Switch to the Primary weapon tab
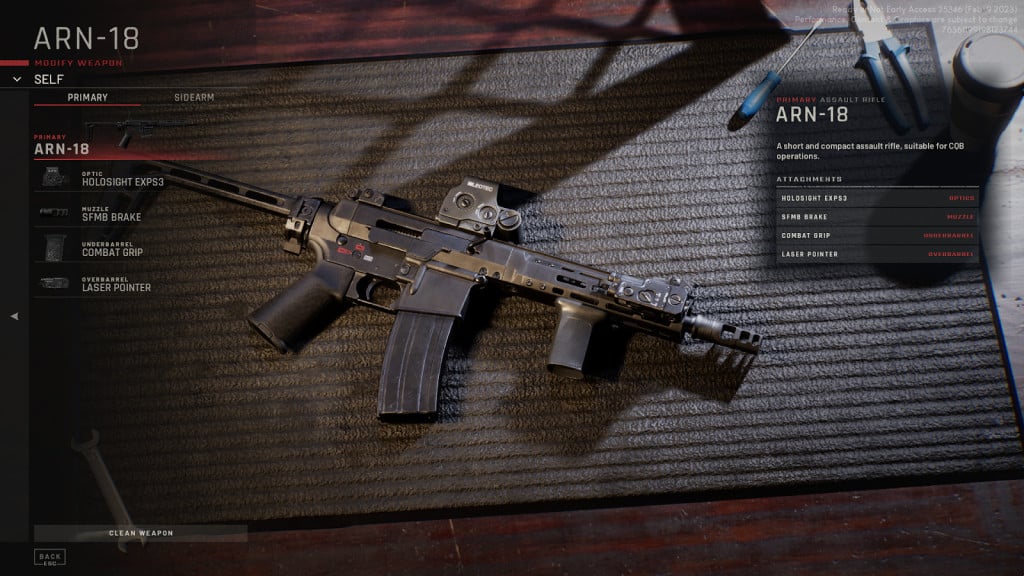 point(87,97)
